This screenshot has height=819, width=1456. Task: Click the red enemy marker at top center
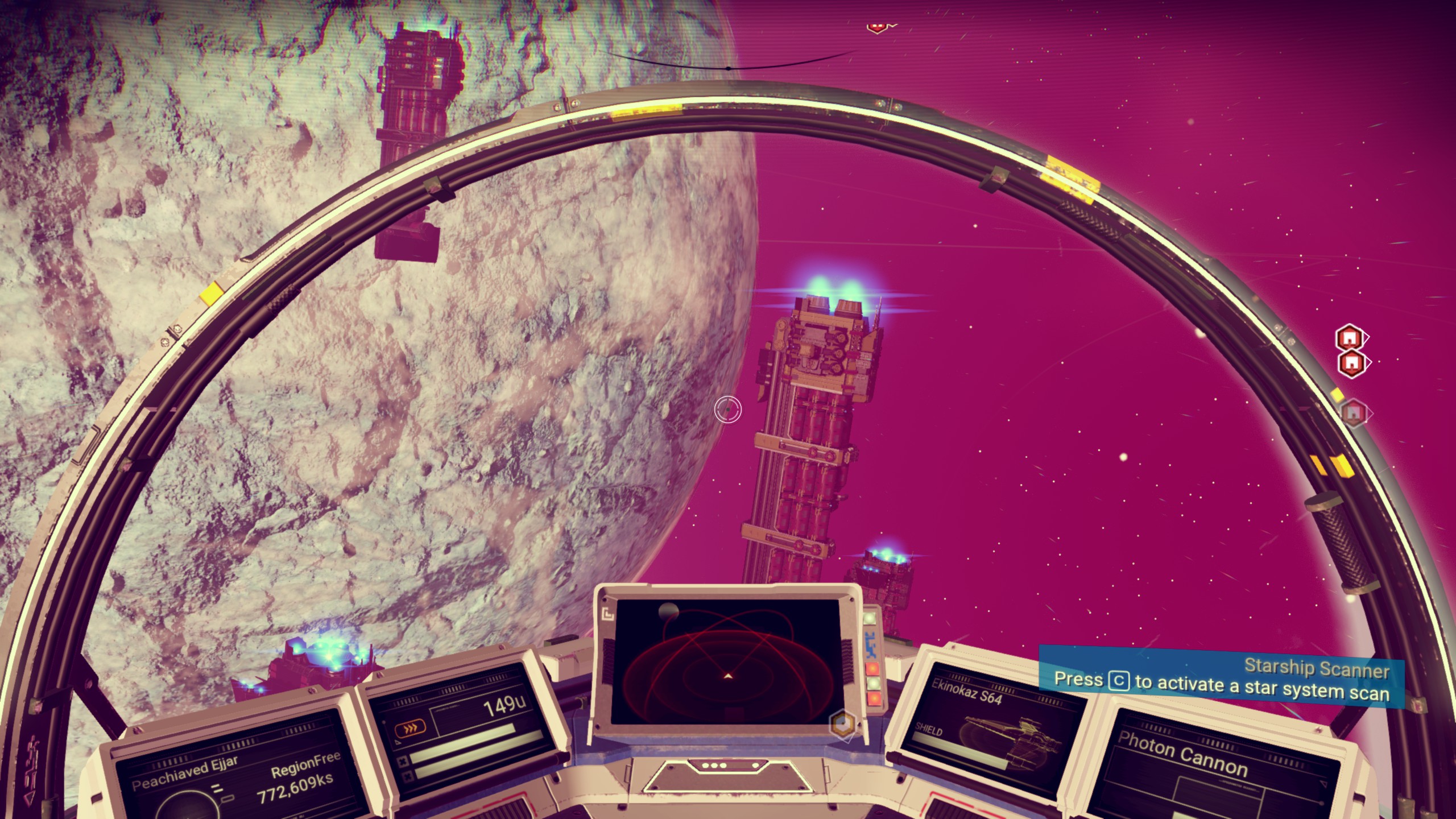pyautogui.click(x=878, y=27)
